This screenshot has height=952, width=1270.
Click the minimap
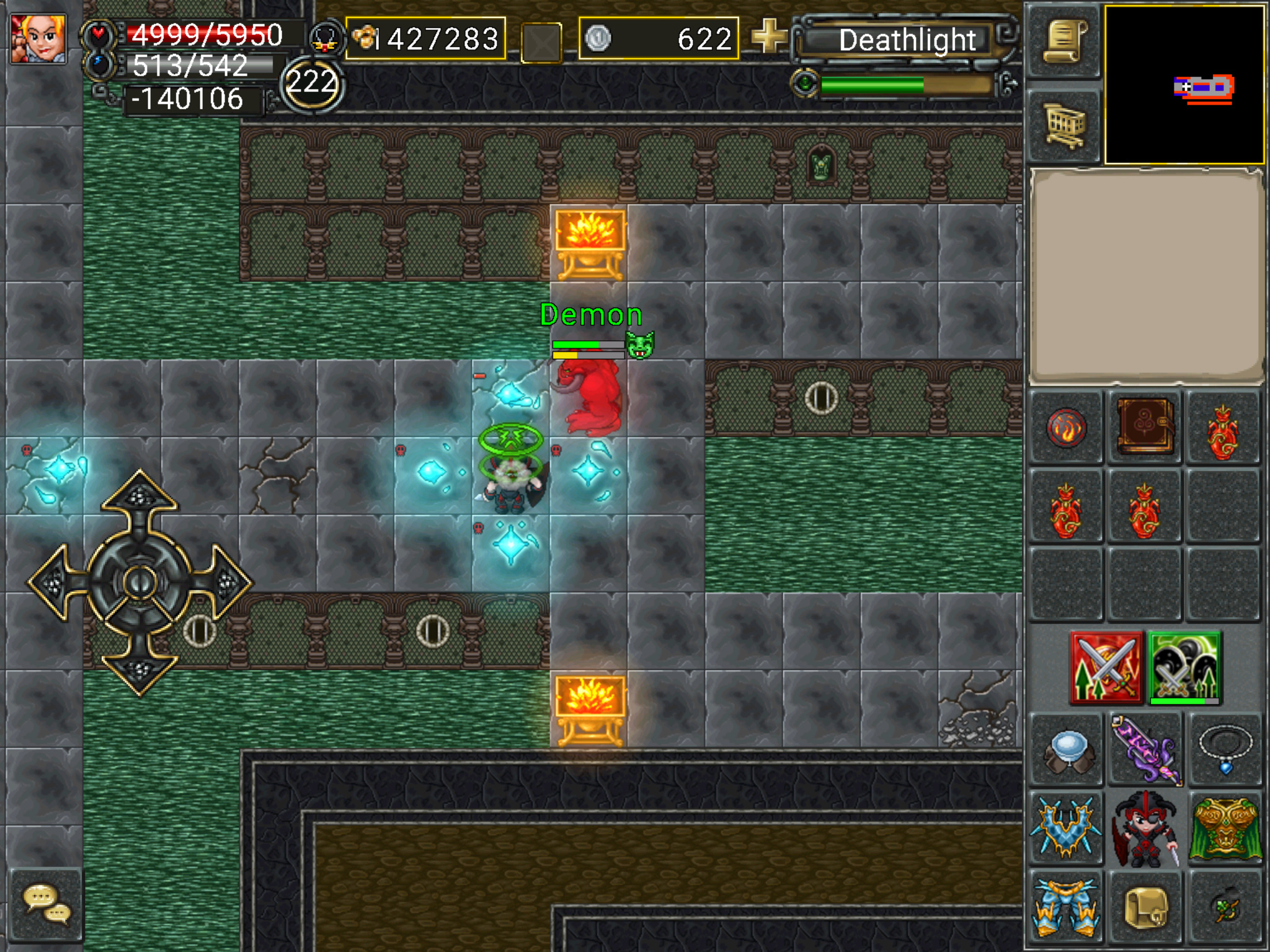pos(1184,85)
